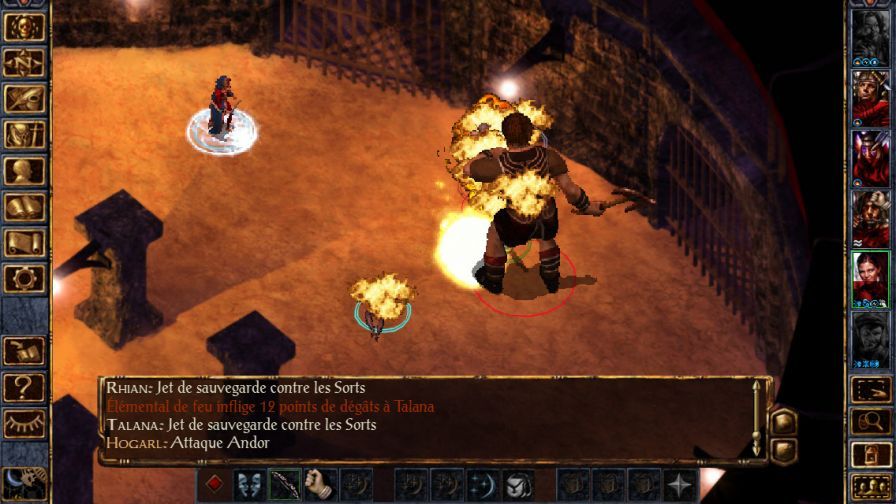Open the journal quill button
The image size is (896, 504).
click(24, 99)
